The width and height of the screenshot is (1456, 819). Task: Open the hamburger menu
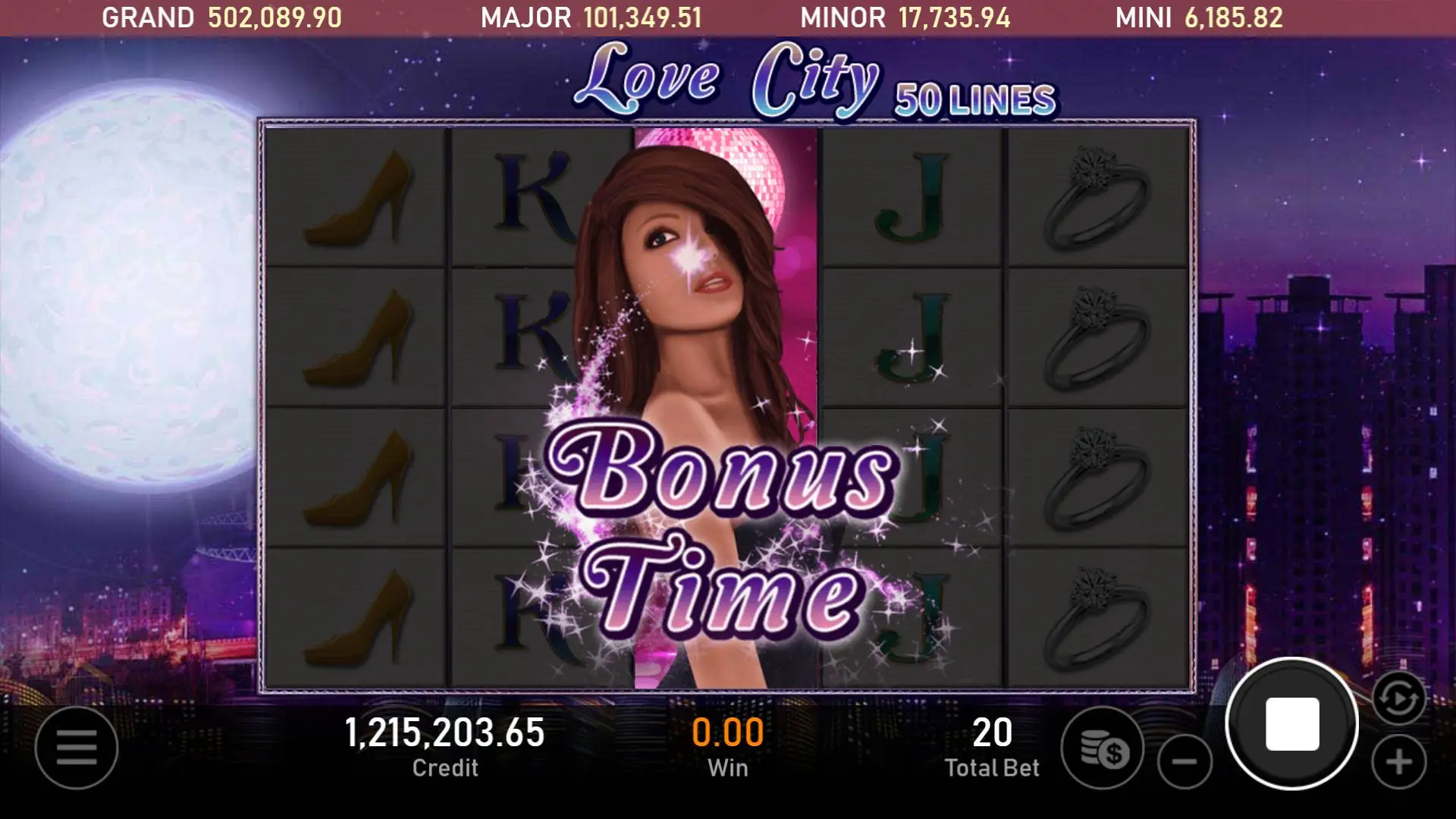[x=77, y=748]
